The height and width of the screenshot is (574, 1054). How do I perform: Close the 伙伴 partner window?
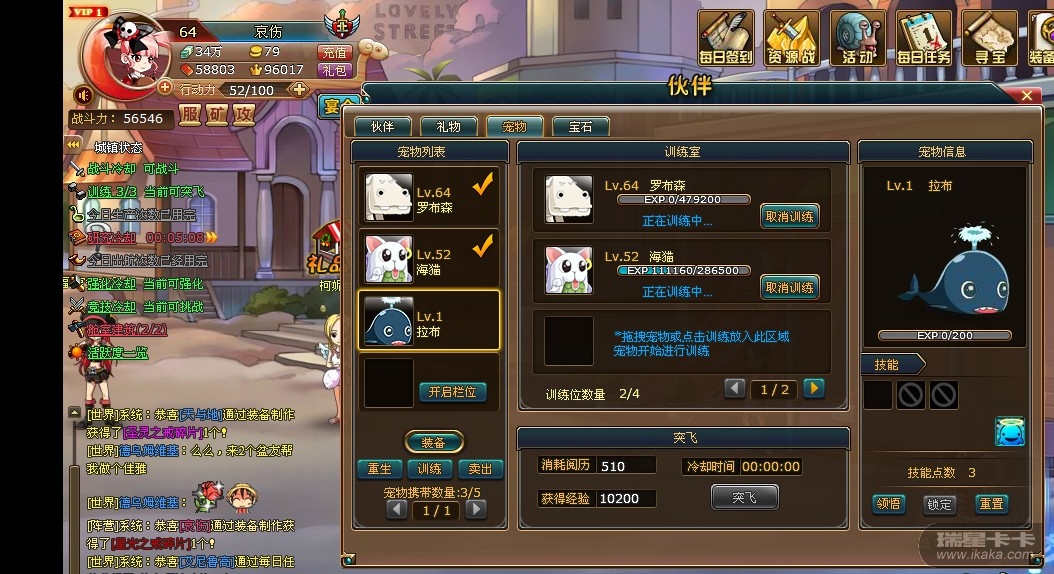pos(1026,95)
